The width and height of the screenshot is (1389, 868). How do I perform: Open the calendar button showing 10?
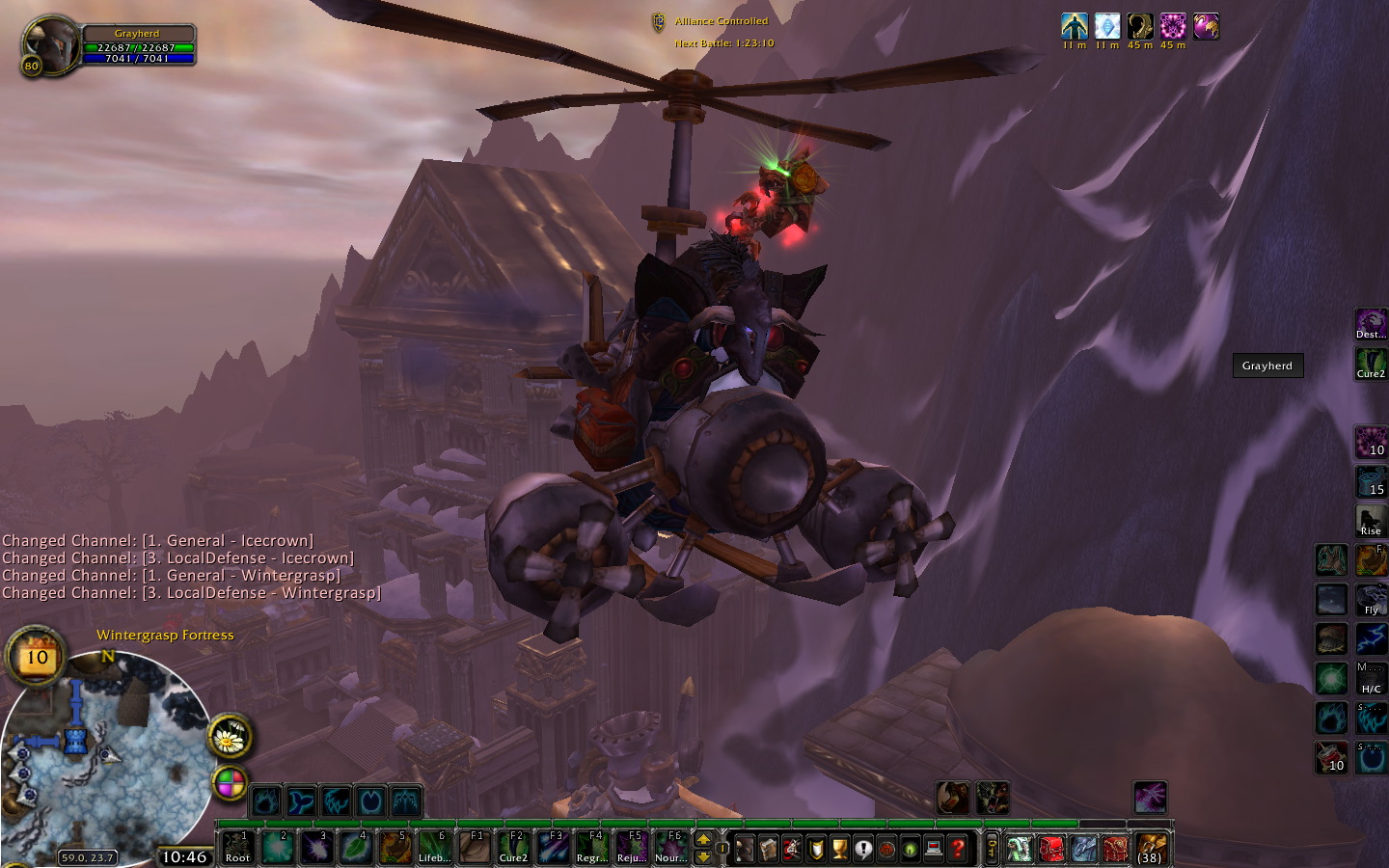pos(37,657)
